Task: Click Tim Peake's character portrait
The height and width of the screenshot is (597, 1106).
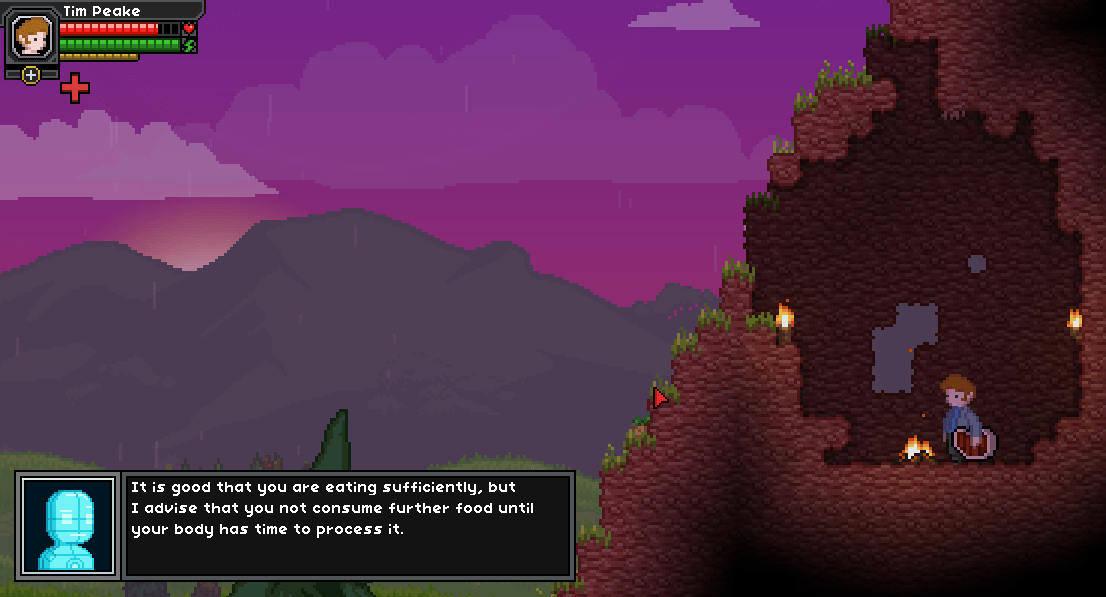Action: (x=31, y=37)
